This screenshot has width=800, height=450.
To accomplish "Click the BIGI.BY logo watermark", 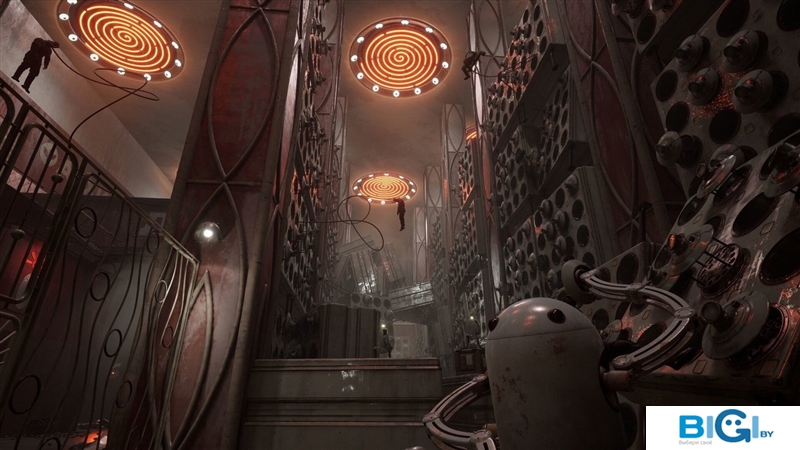I will point(722,428).
